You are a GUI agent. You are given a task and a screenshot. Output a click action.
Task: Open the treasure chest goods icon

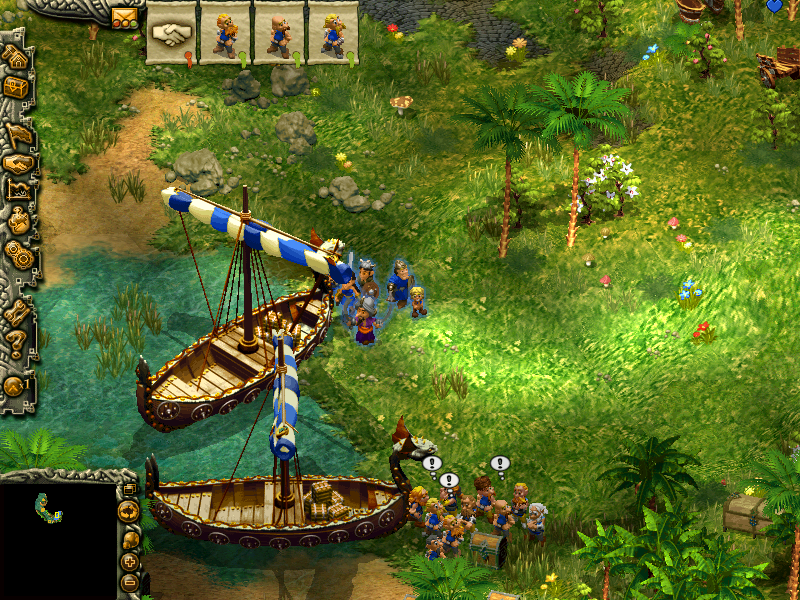click(x=17, y=88)
